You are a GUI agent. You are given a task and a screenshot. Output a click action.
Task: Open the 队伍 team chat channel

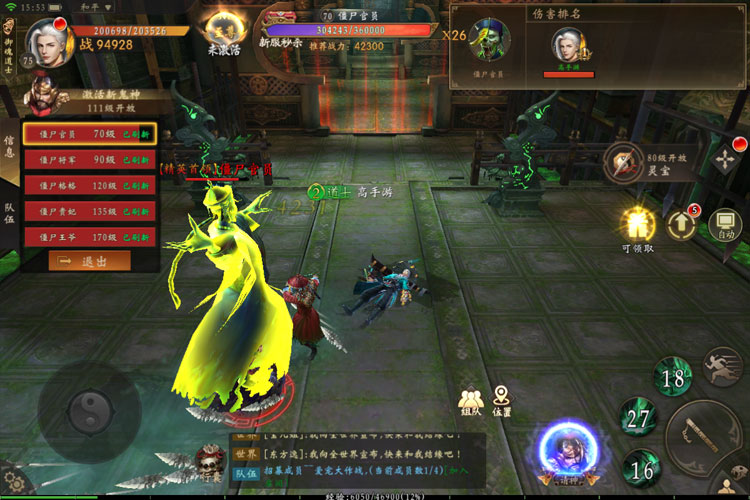(244, 471)
